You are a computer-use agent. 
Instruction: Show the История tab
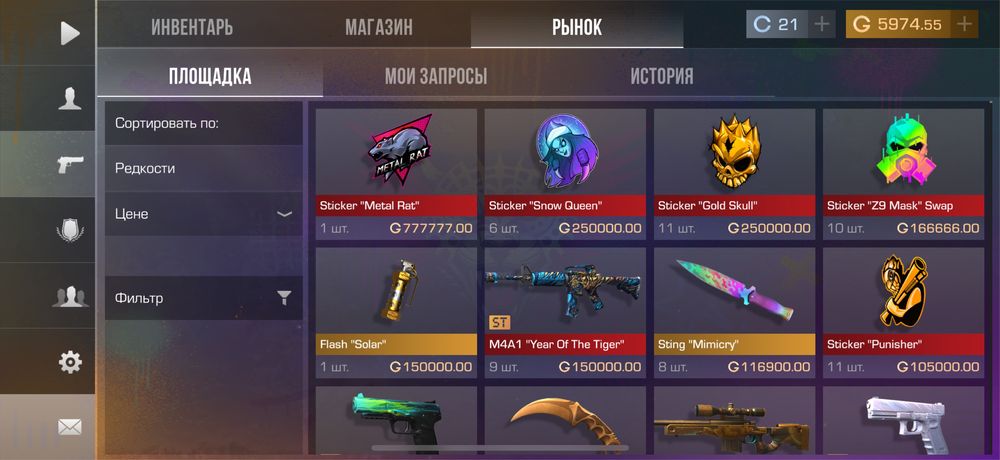[x=661, y=76]
